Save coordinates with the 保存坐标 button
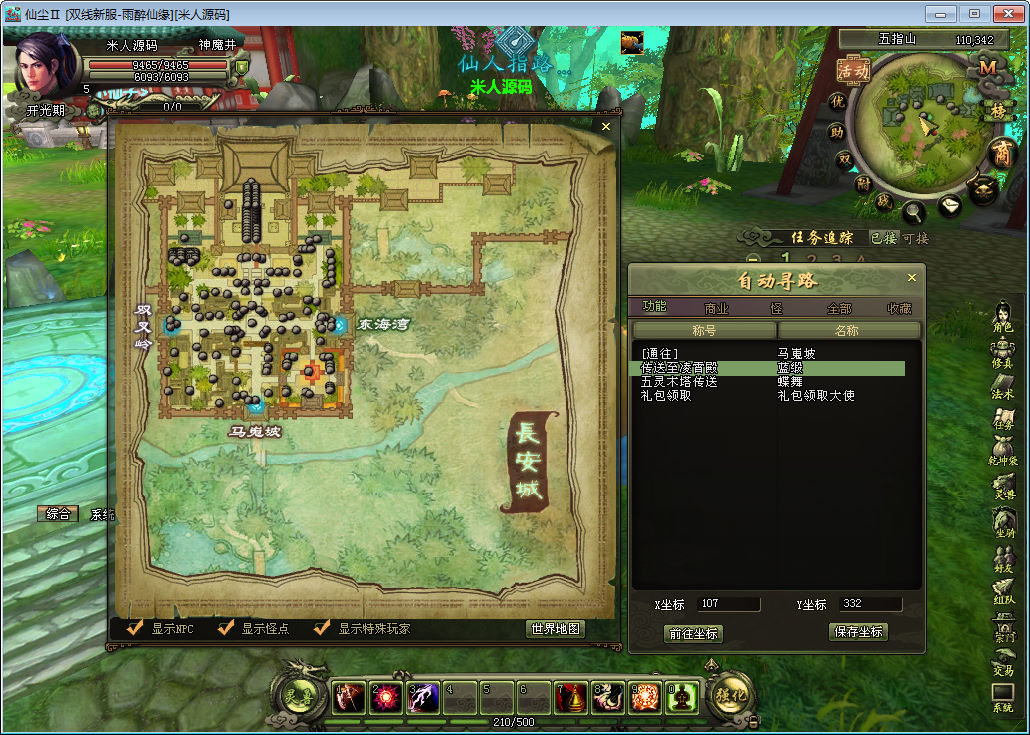This screenshot has width=1030, height=735. [858, 632]
